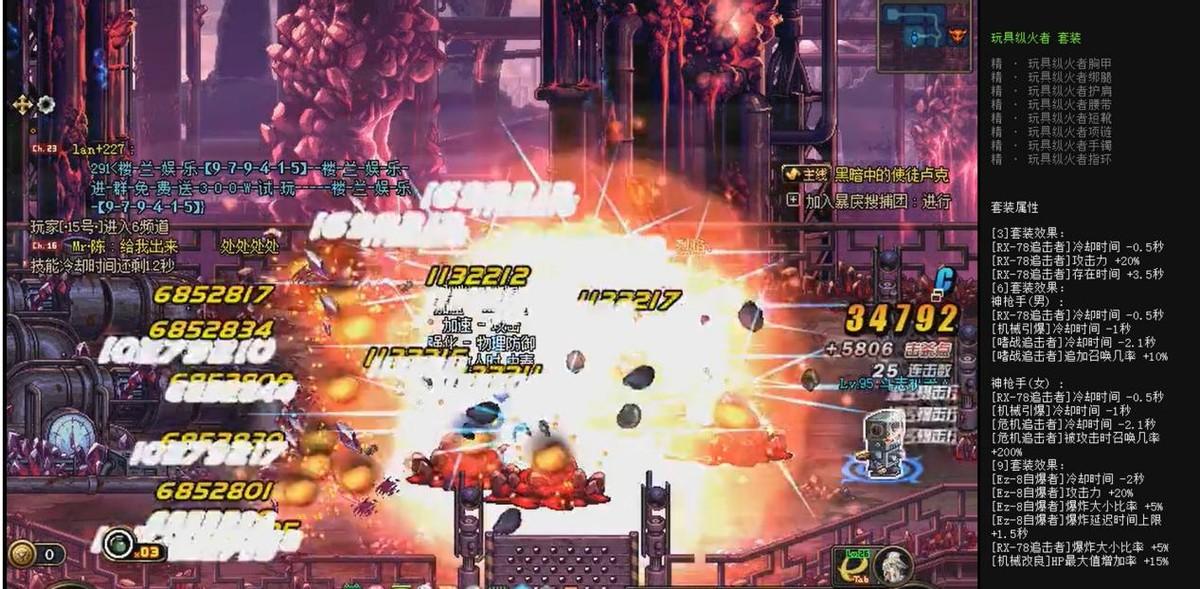Expand the 加入暴戾搜捕团 quest entry
The height and width of the screenshot is (589, 1200).
793,200
